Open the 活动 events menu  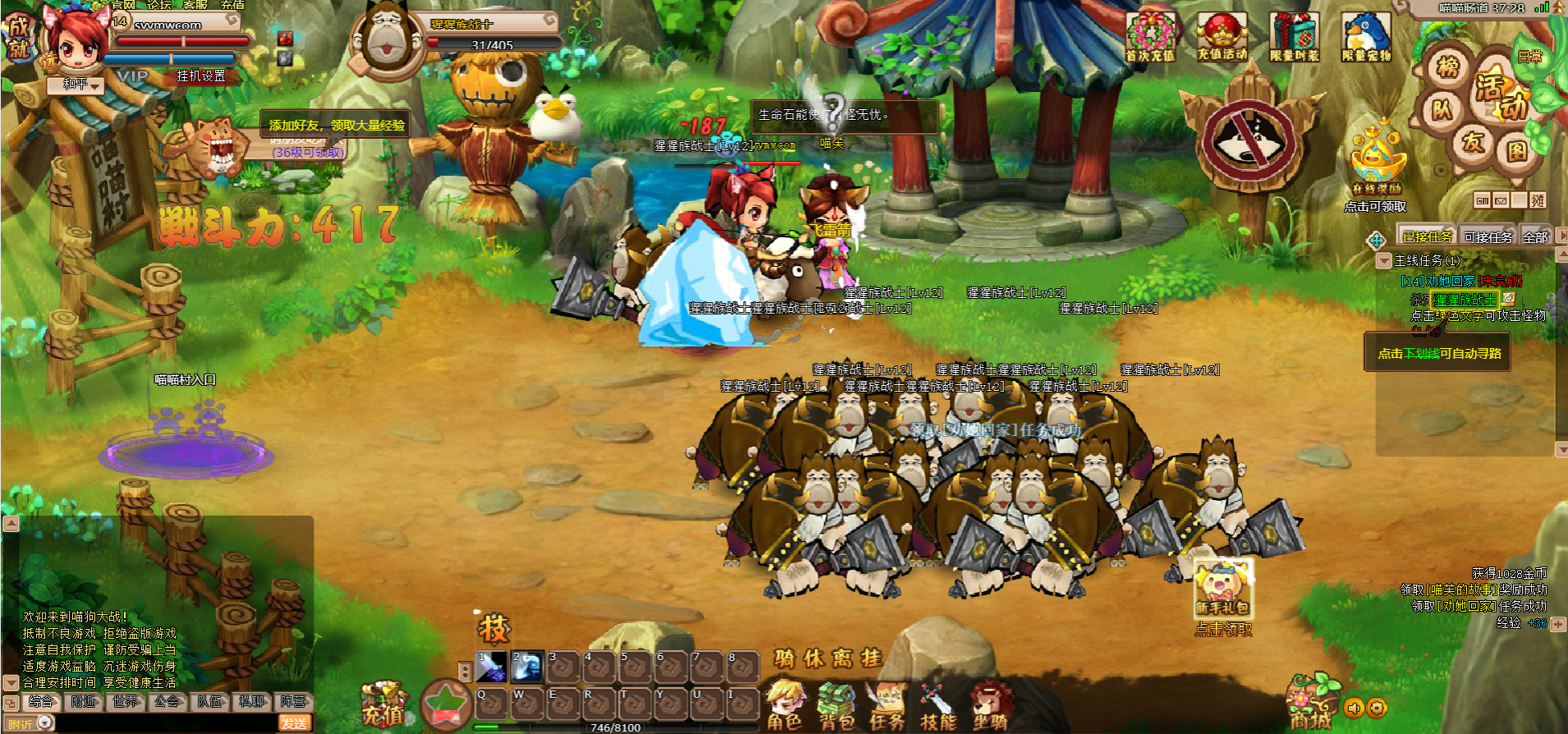pyautogui.click(x=1502, y=94)
